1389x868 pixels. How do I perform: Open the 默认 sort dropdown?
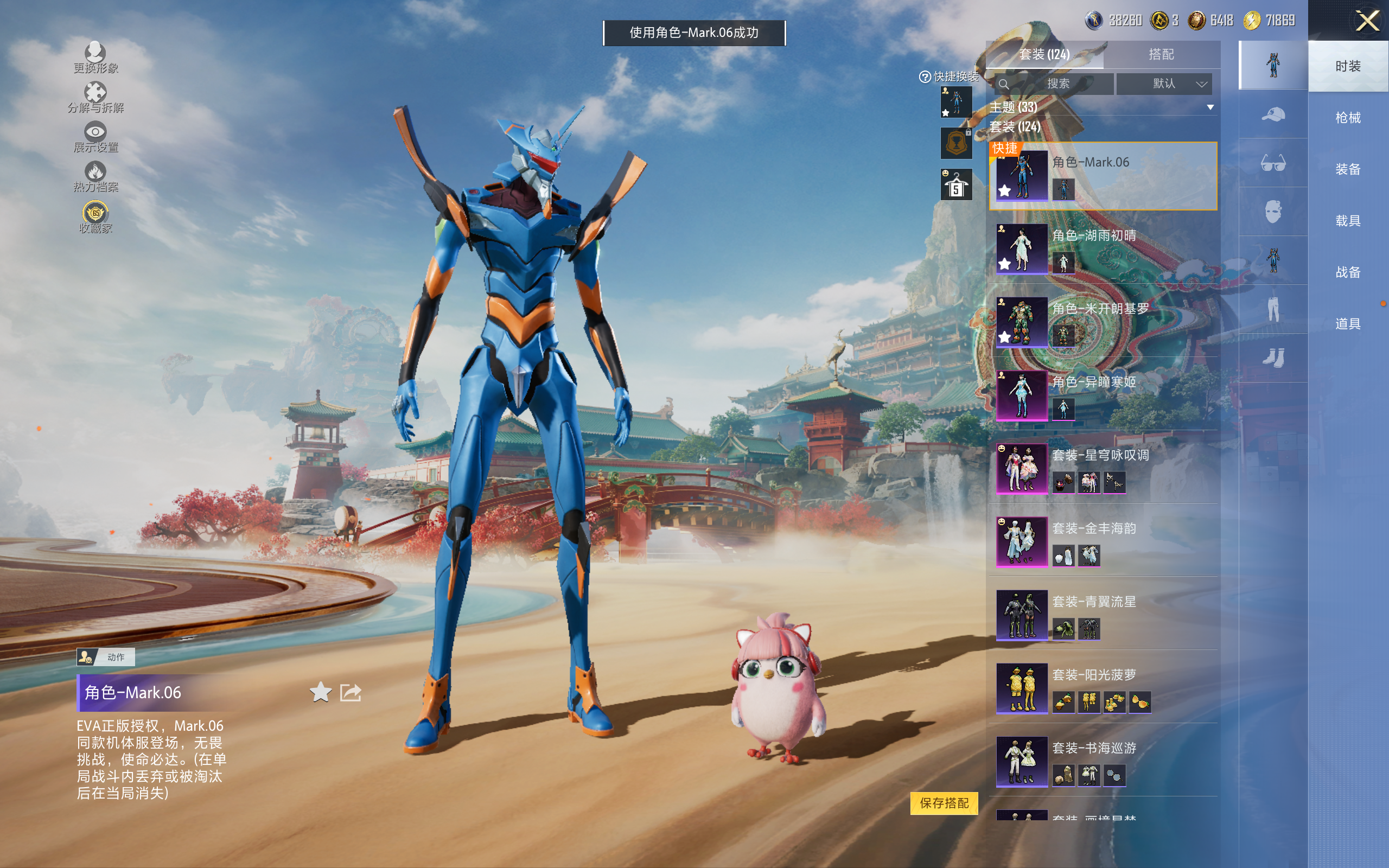(1164, 84)
